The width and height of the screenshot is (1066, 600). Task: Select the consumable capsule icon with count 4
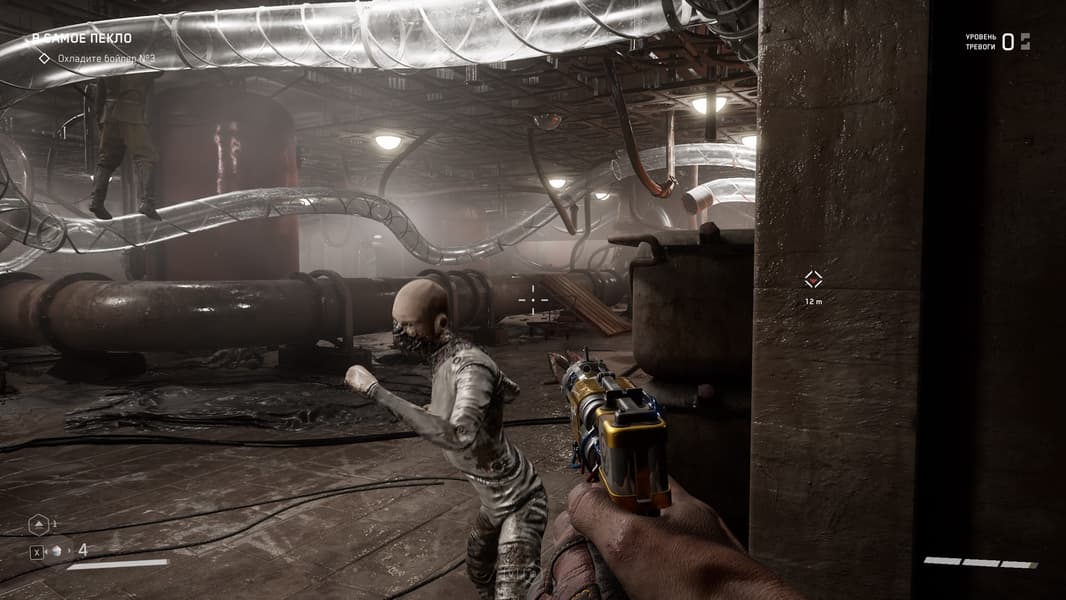(58, 550)
